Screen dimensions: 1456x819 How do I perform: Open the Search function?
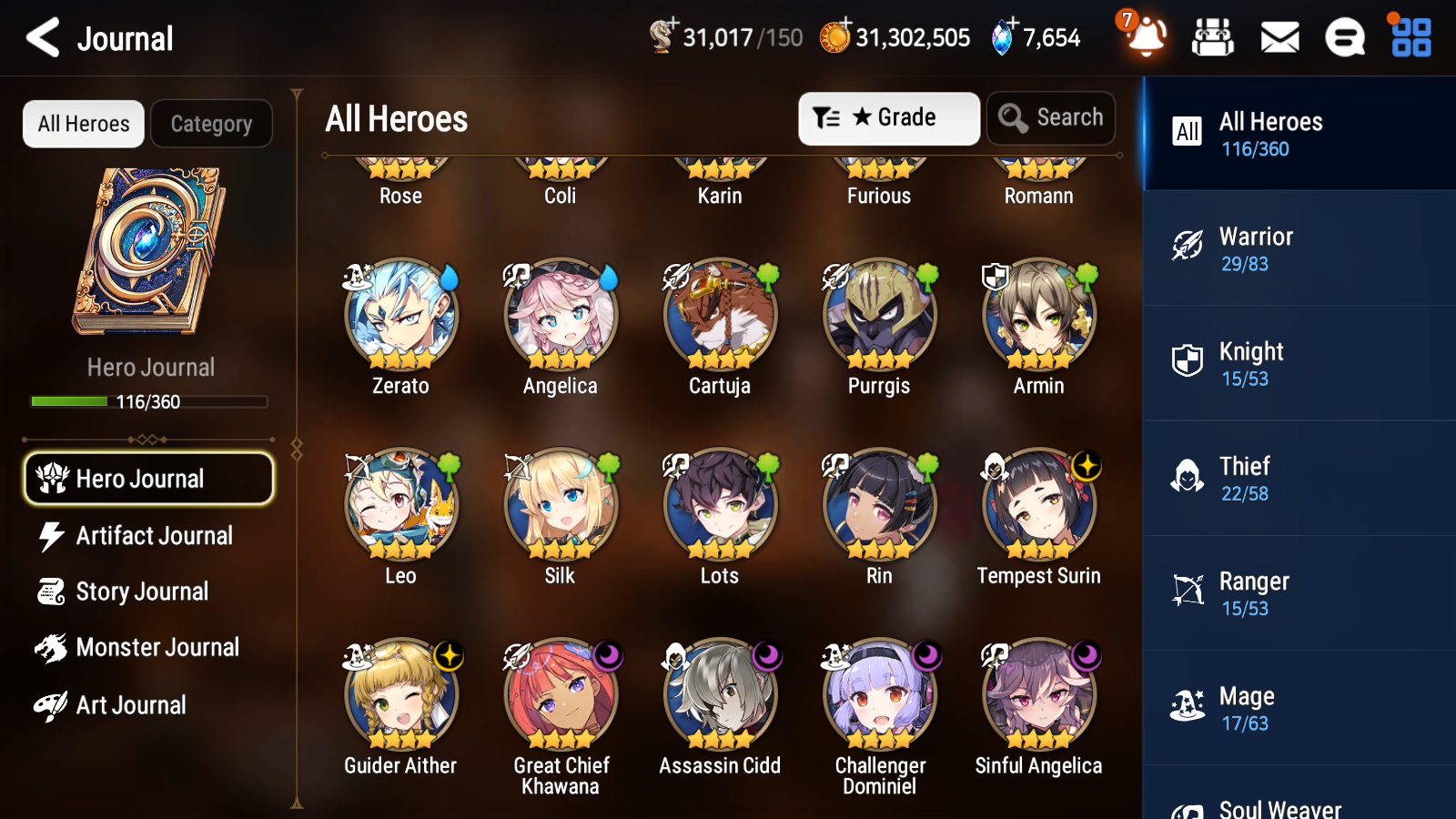point(1051,117)
